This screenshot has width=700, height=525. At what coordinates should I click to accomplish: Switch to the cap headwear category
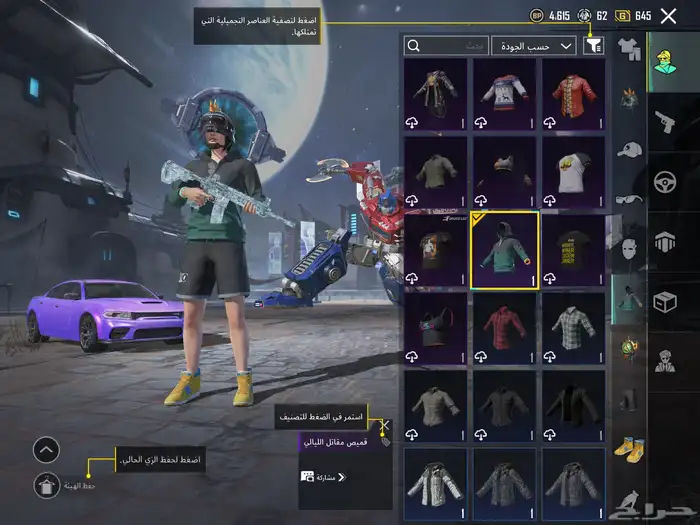[x=629, y=150]
